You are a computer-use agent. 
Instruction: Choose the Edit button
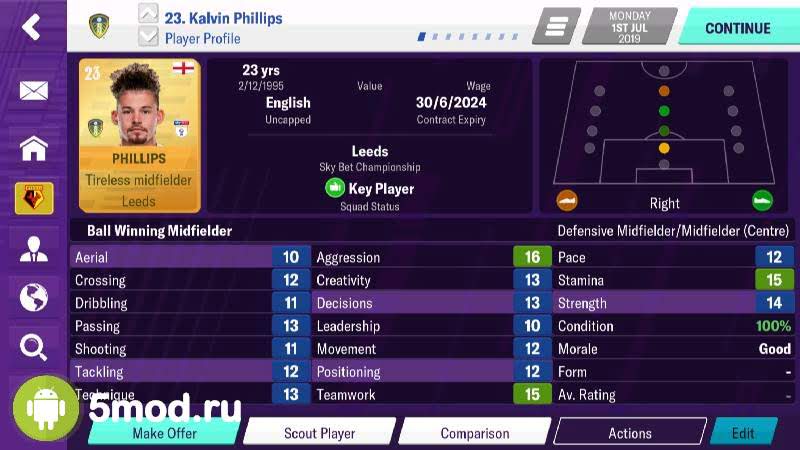click(743, 433)
